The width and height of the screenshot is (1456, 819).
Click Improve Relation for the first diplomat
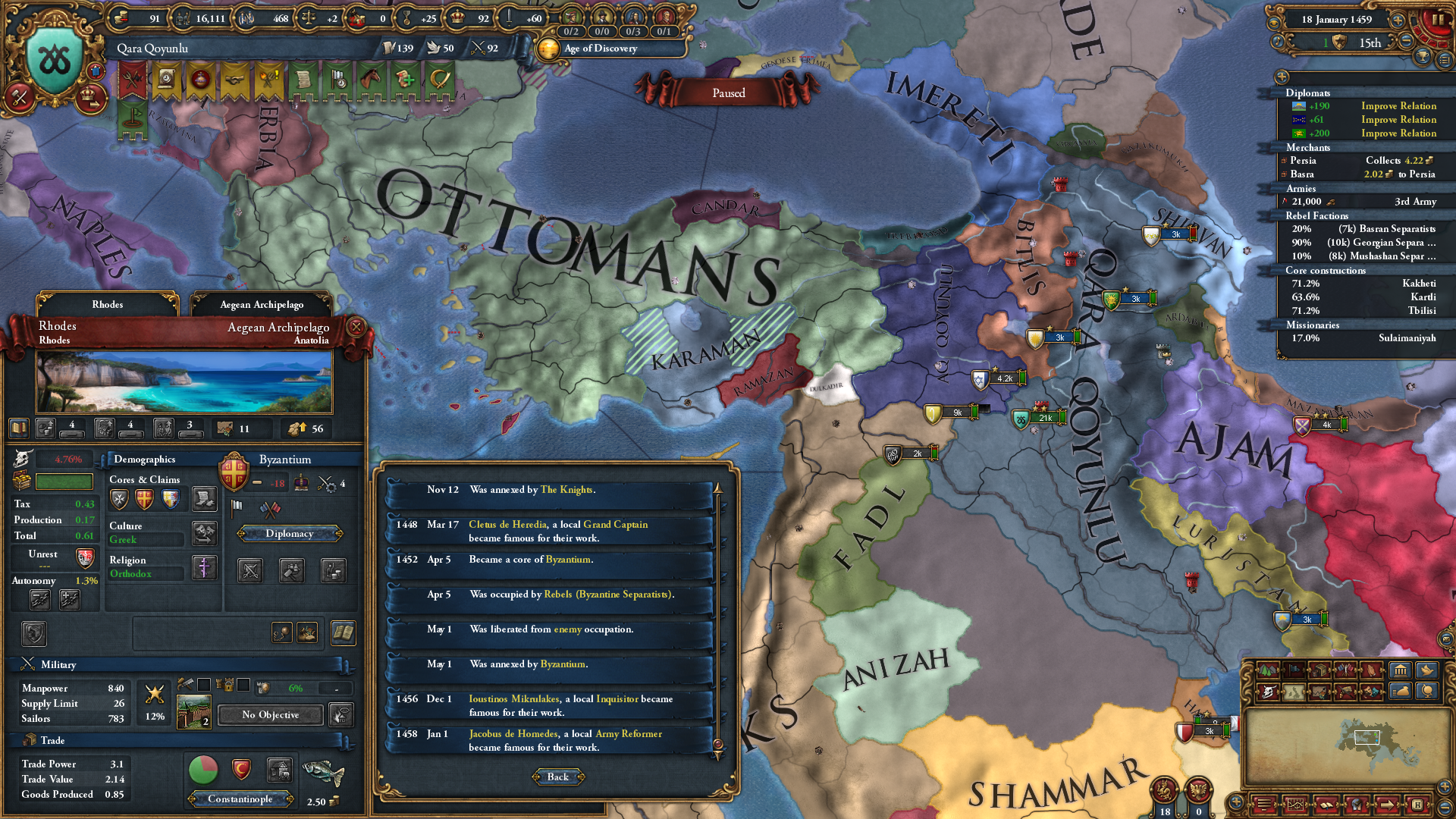tap(1398, 105)
